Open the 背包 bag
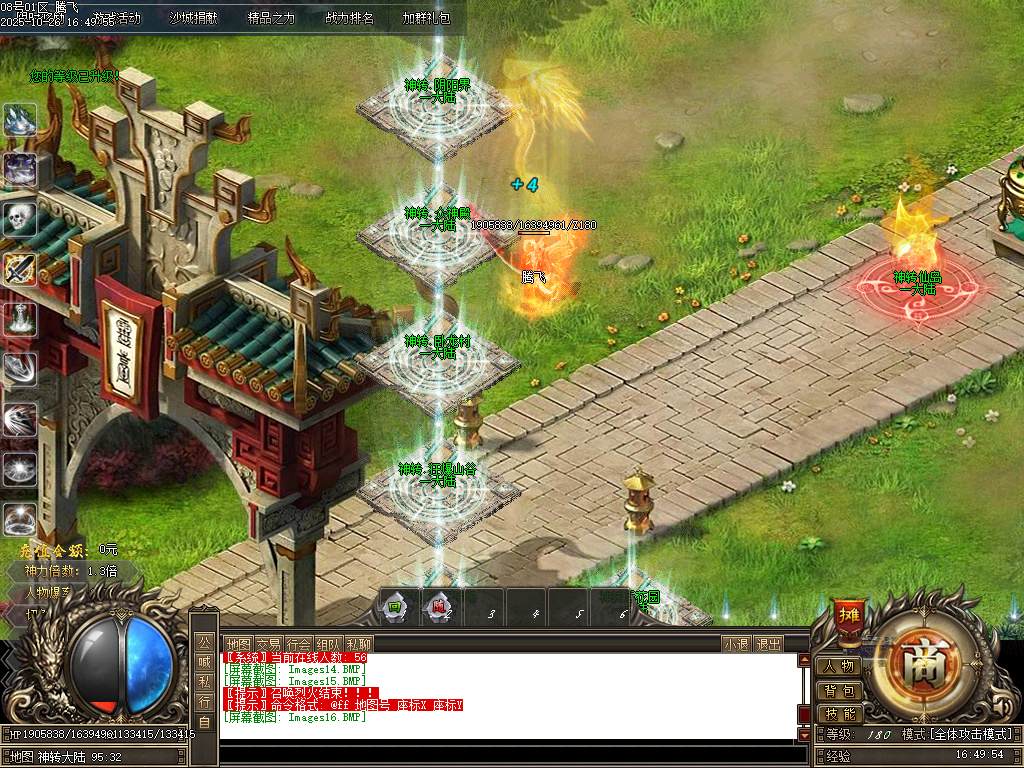This screenshot has width=1024, height=768. [838, 690]
